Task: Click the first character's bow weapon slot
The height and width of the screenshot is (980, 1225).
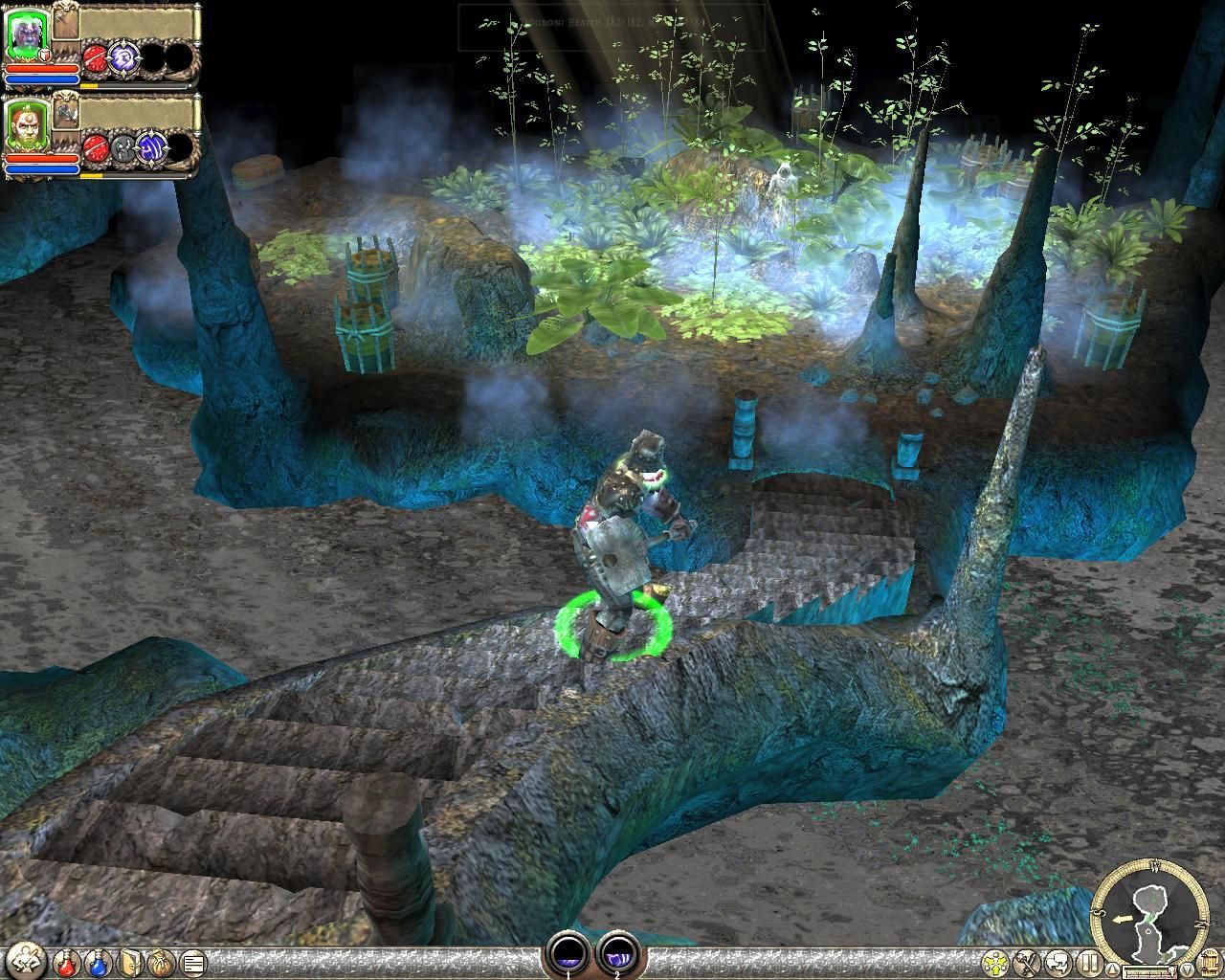Action: 65,21
